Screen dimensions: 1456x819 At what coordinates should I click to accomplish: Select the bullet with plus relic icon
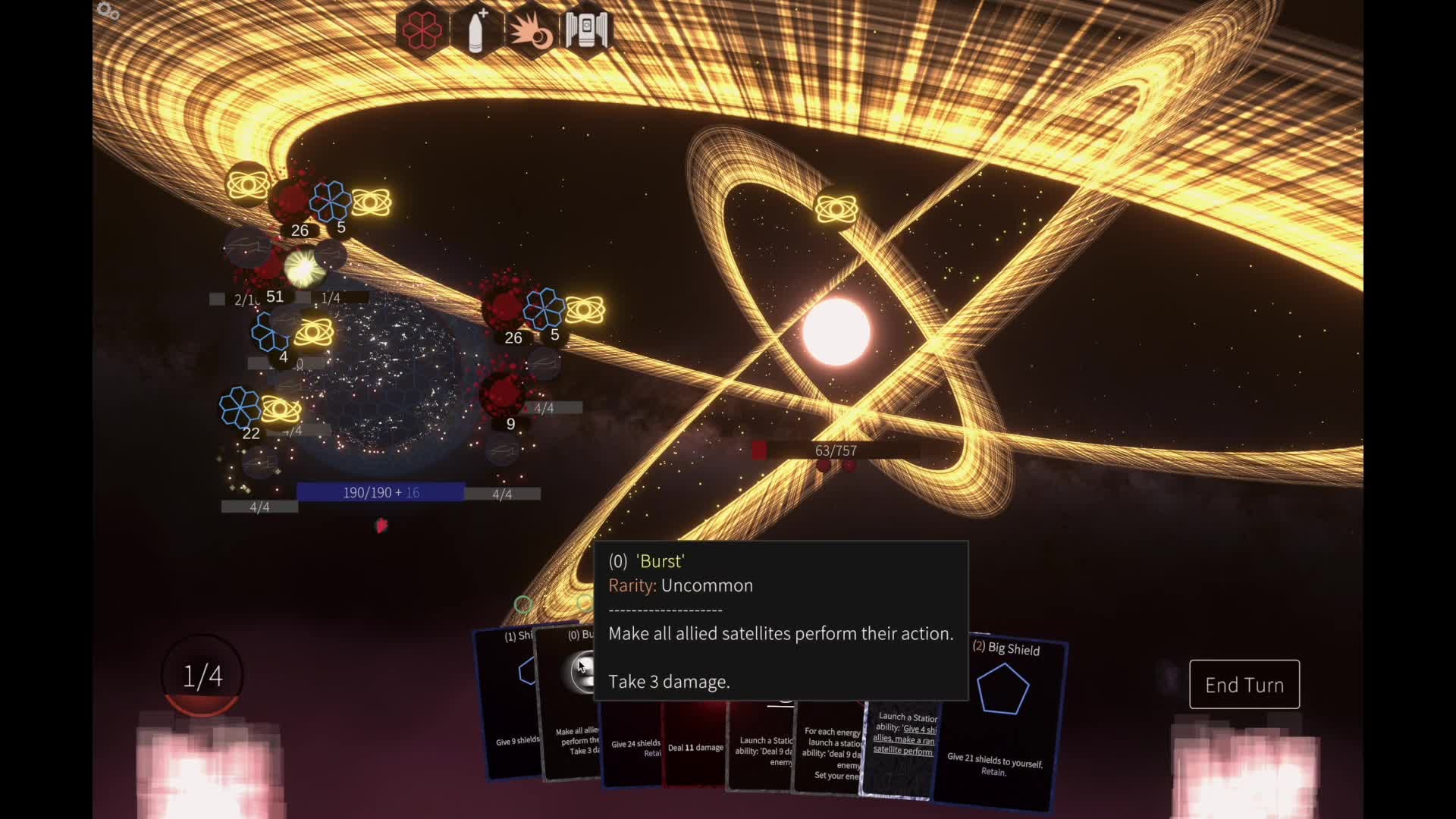pyautogui.click(x=476, y=30)
